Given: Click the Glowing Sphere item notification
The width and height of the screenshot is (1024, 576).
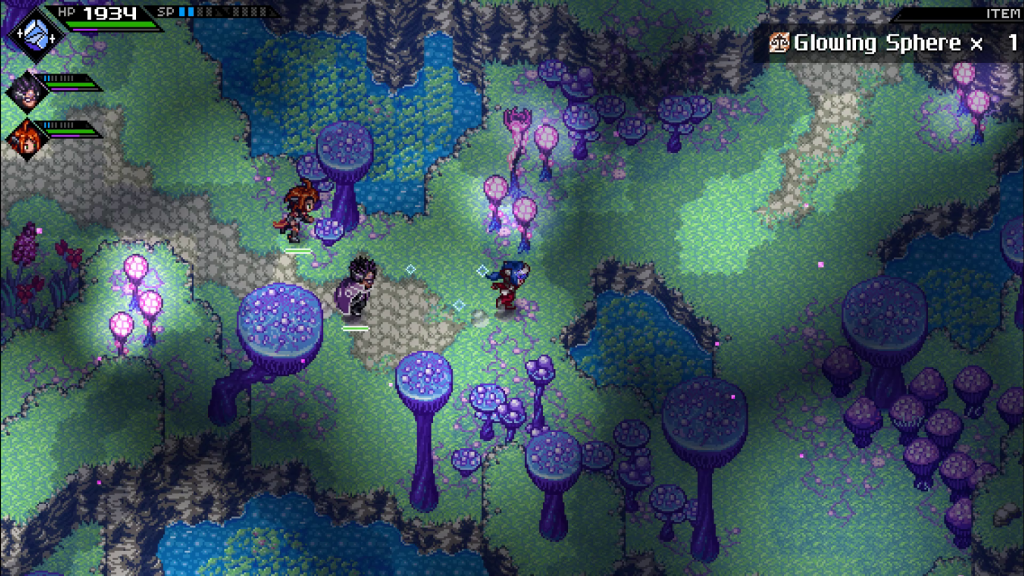Looking at the screenshot, I should [x=890, y=43].
